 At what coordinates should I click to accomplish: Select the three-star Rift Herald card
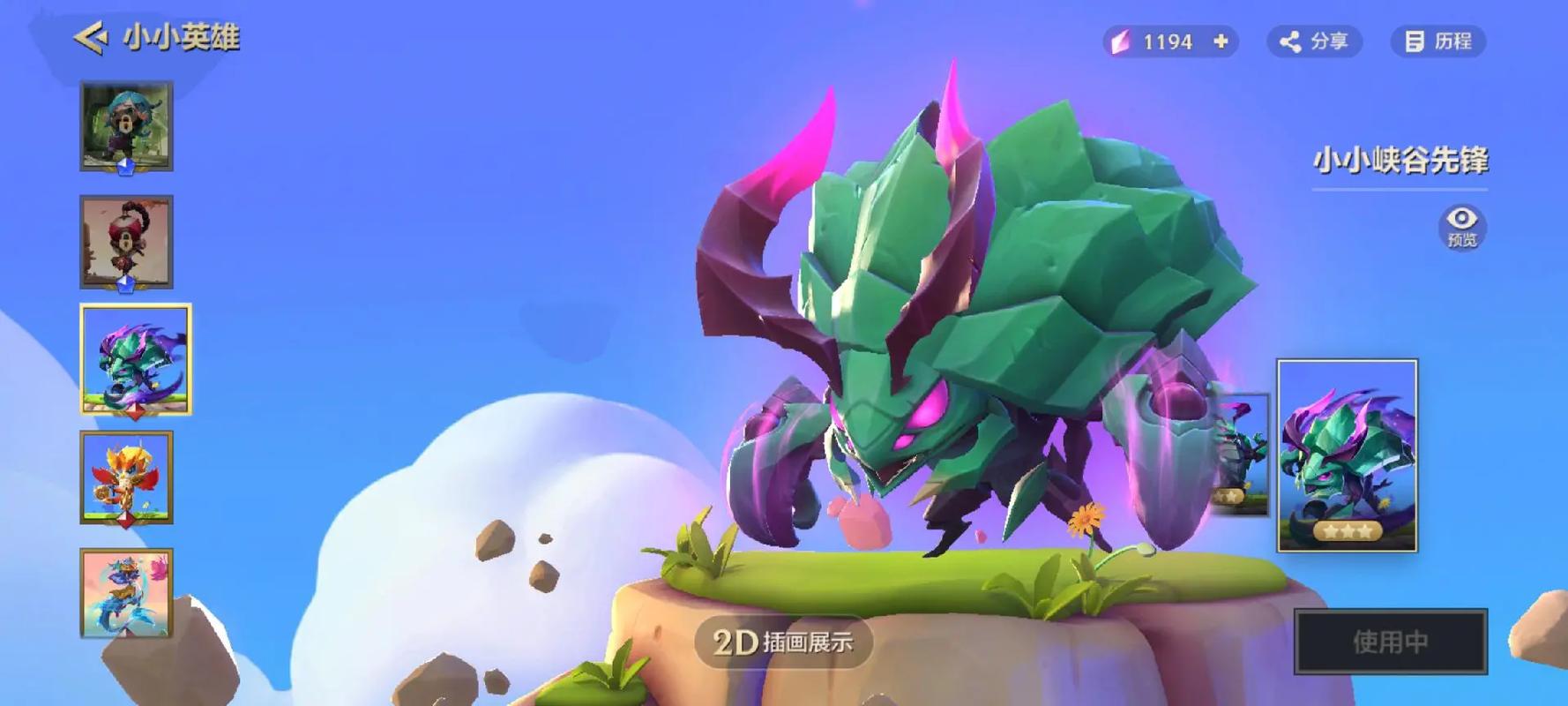pos(1347,455)
